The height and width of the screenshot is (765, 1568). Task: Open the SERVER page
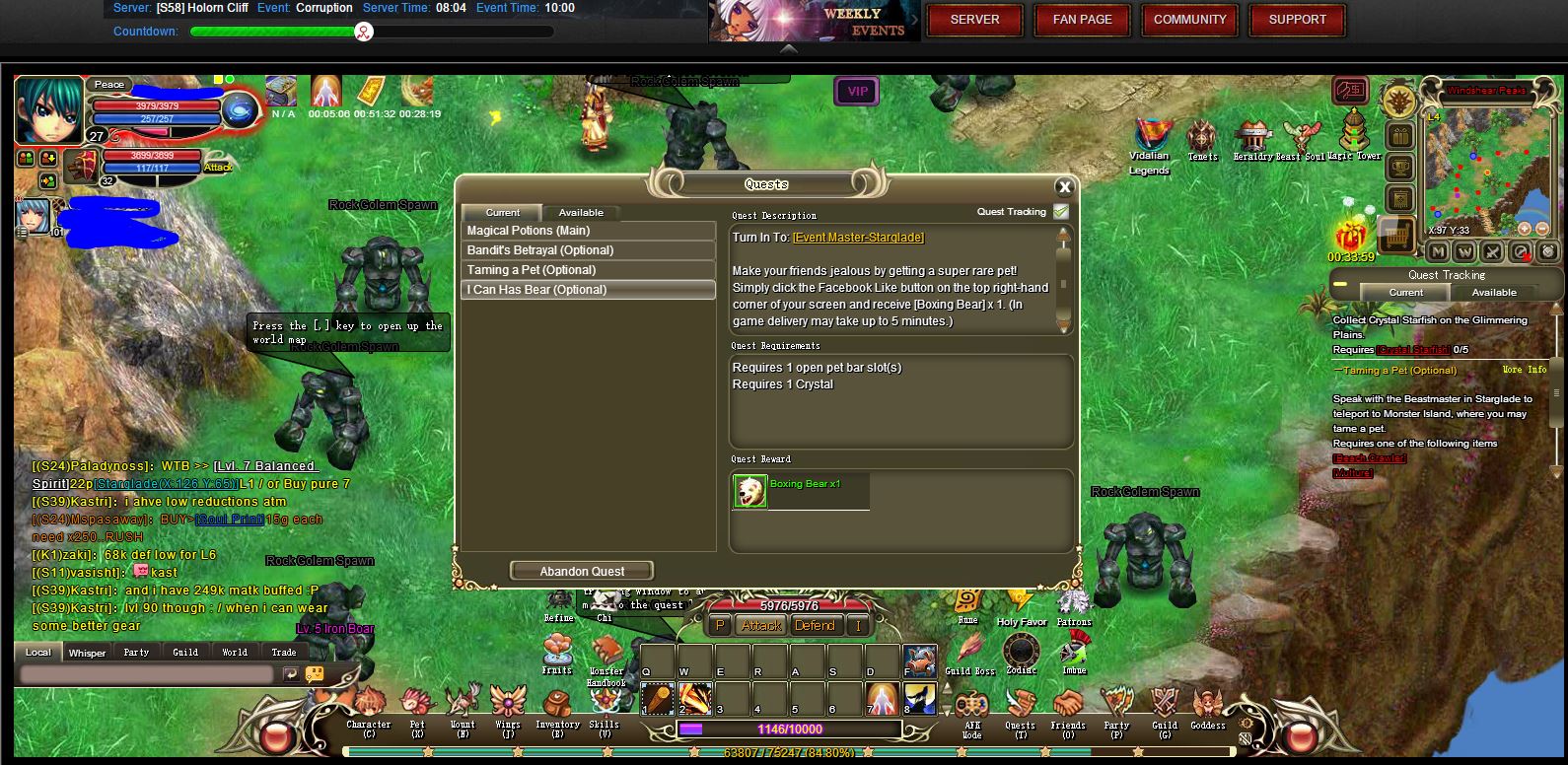tap(974, 20)
